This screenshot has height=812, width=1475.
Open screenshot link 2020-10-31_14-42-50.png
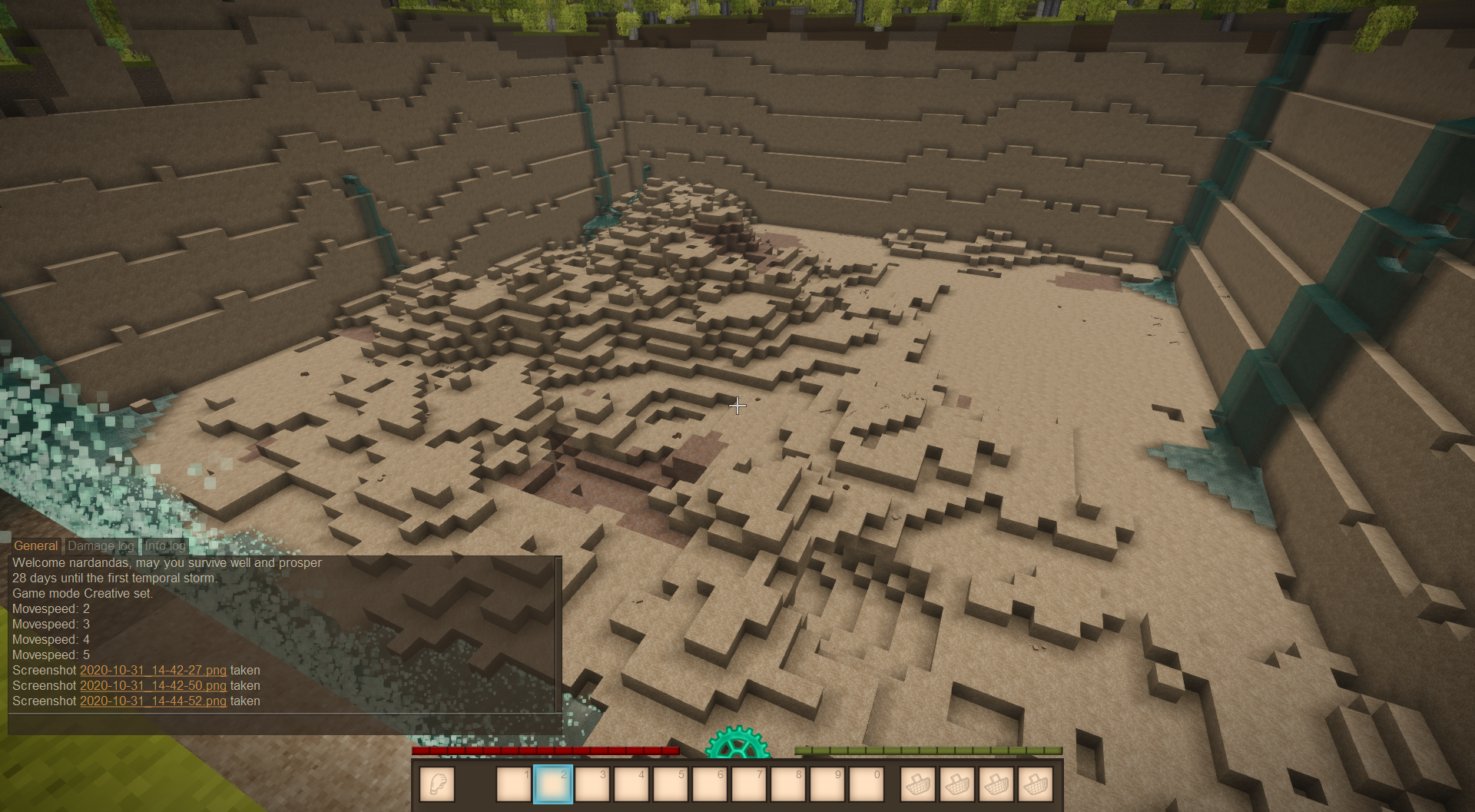click(x=153, y=685)
